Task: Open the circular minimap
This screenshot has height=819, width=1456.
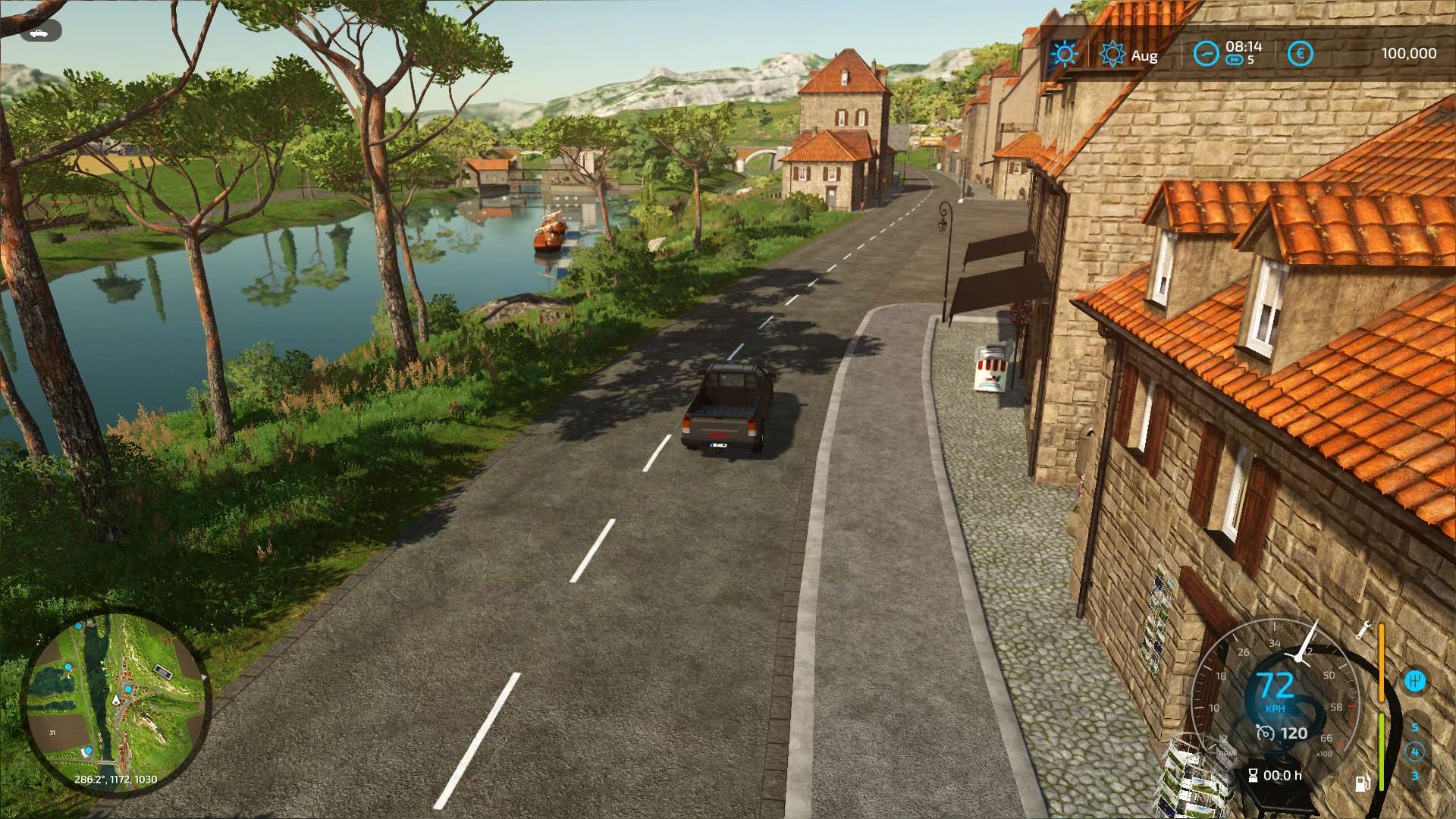Action: pyautogui.click(x=115, y=701)
